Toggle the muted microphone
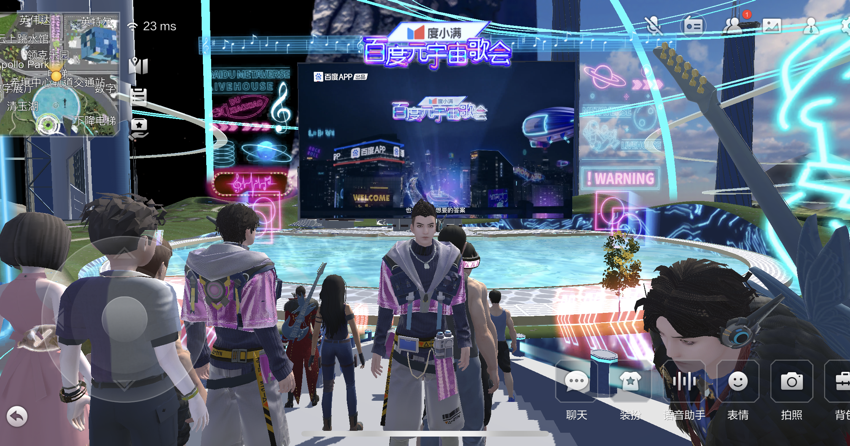Screen dimensions: 850x446 click(x=654, y=24)
